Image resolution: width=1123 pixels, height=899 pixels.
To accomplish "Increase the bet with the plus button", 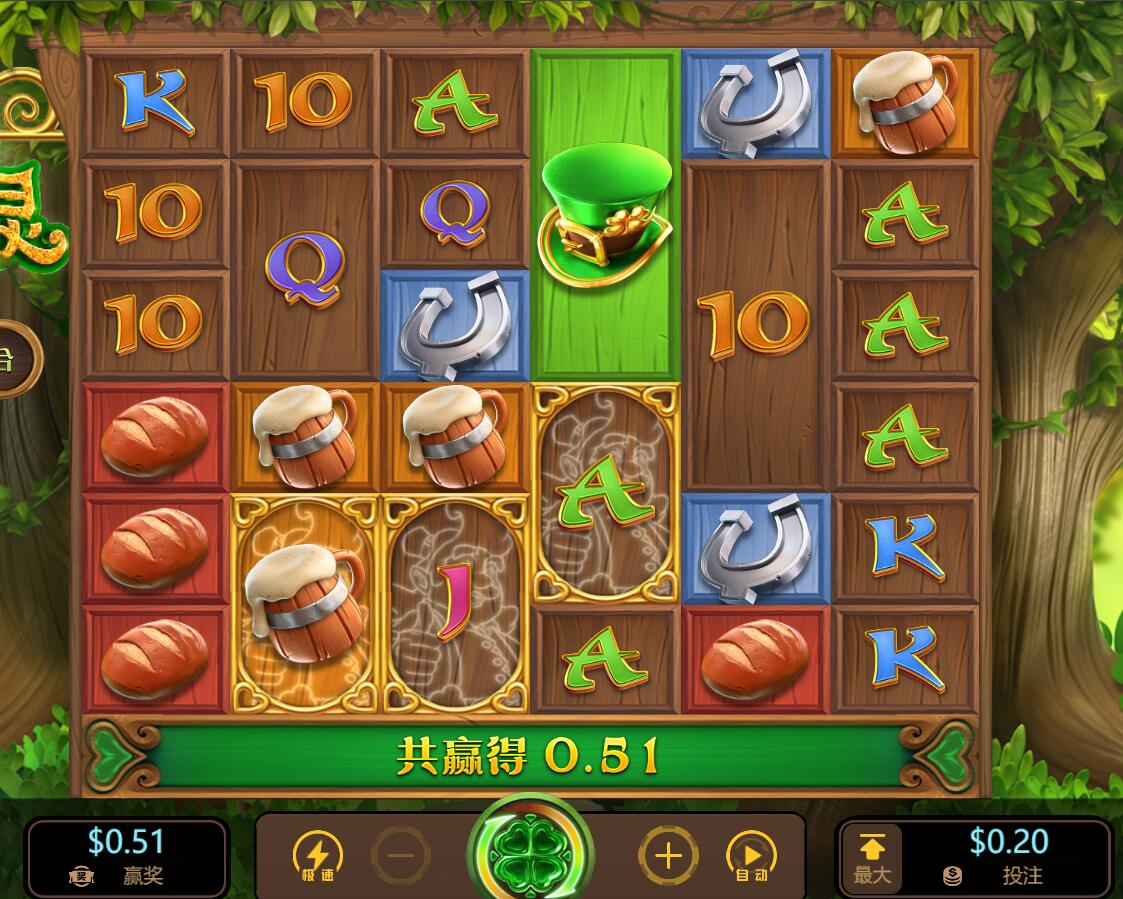I will (667, 856).
